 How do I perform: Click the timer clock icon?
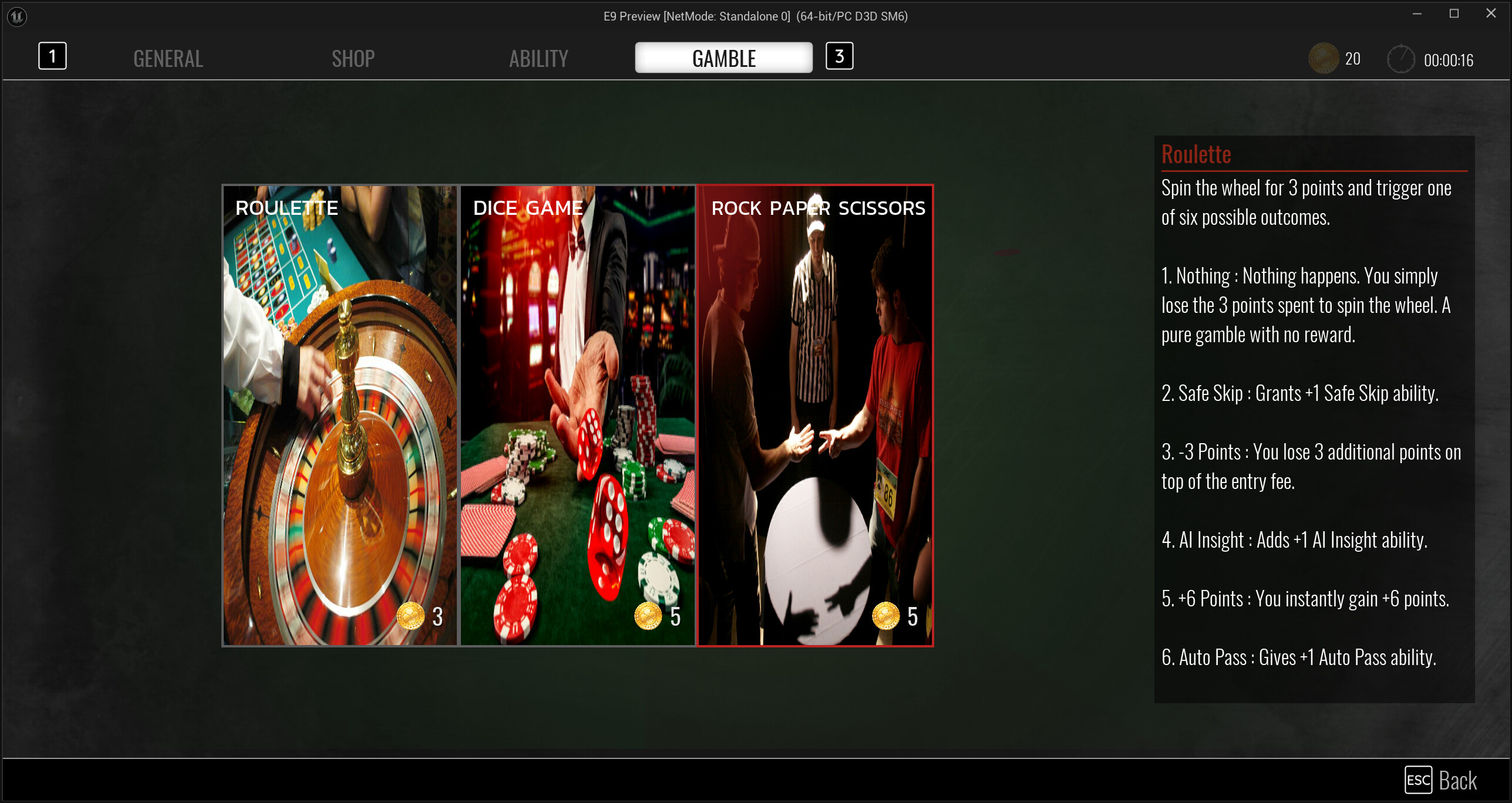(x=1402, y=58)
